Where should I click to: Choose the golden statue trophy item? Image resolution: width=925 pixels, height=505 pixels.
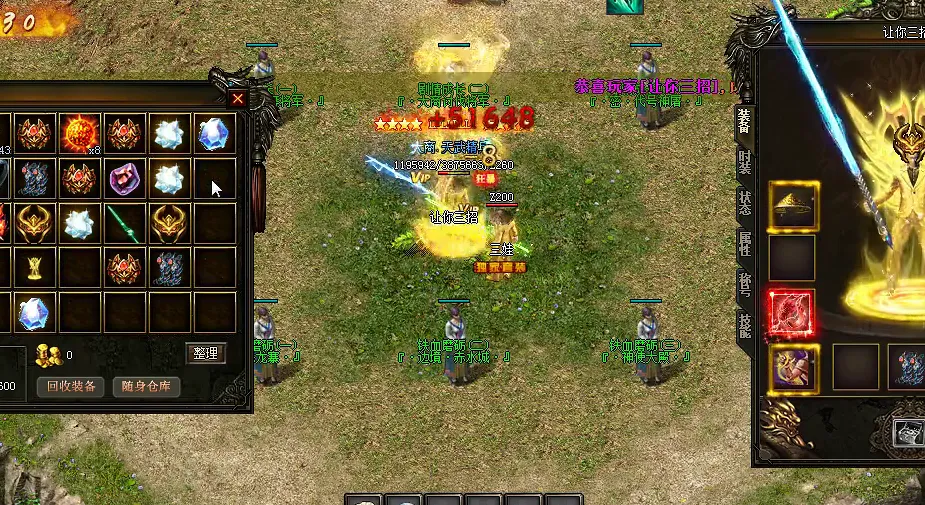[x=34, y=268]
